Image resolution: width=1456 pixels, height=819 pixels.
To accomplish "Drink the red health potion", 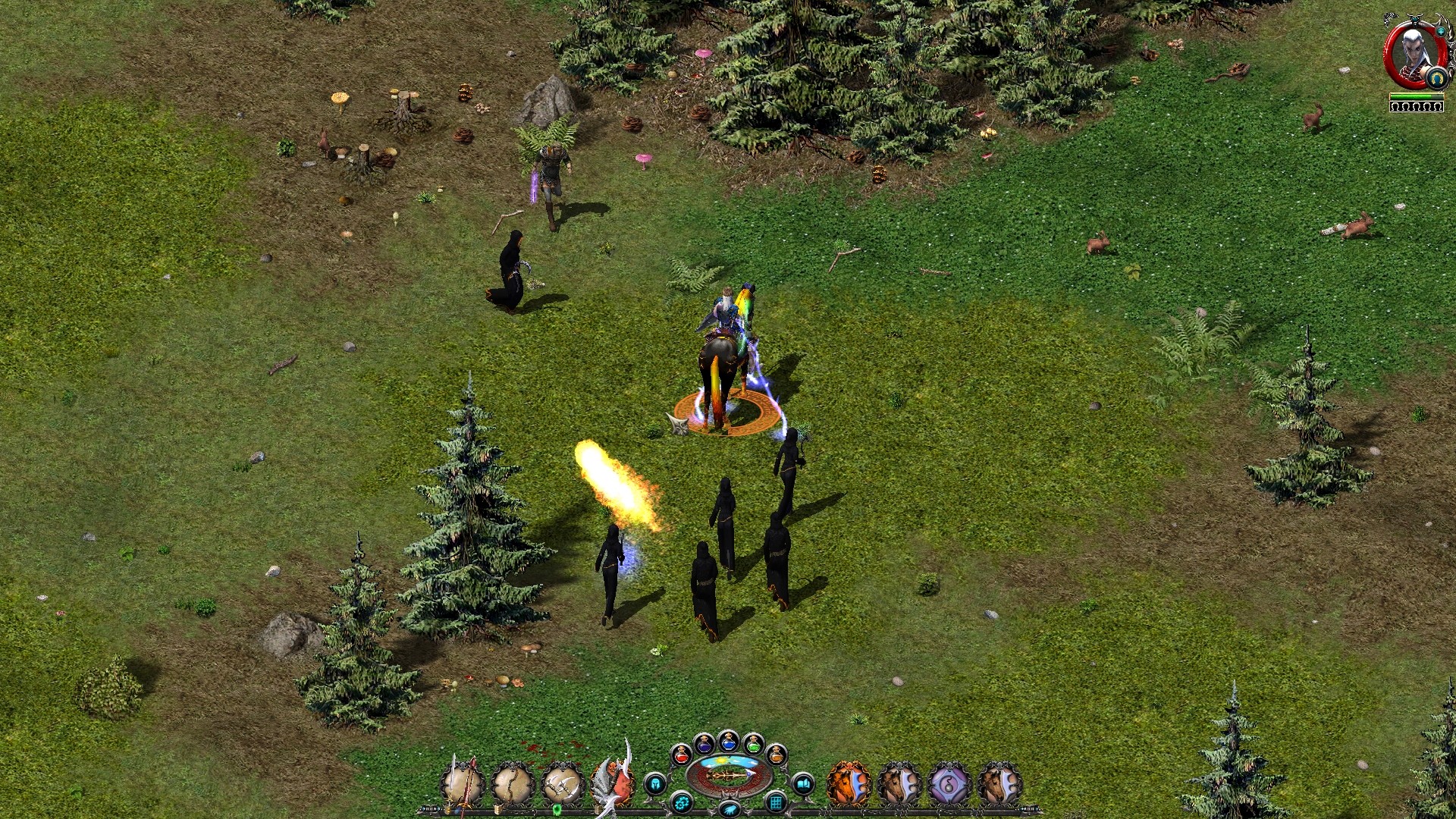I will point(682,755).
